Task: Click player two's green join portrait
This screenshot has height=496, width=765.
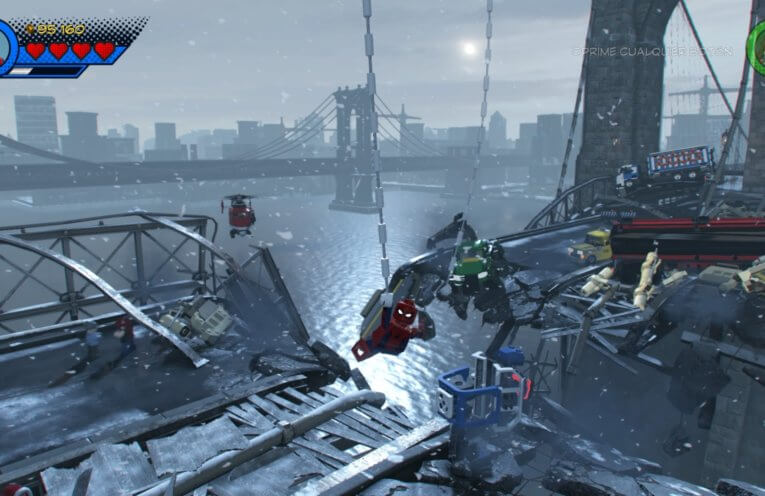Action: 757,42
